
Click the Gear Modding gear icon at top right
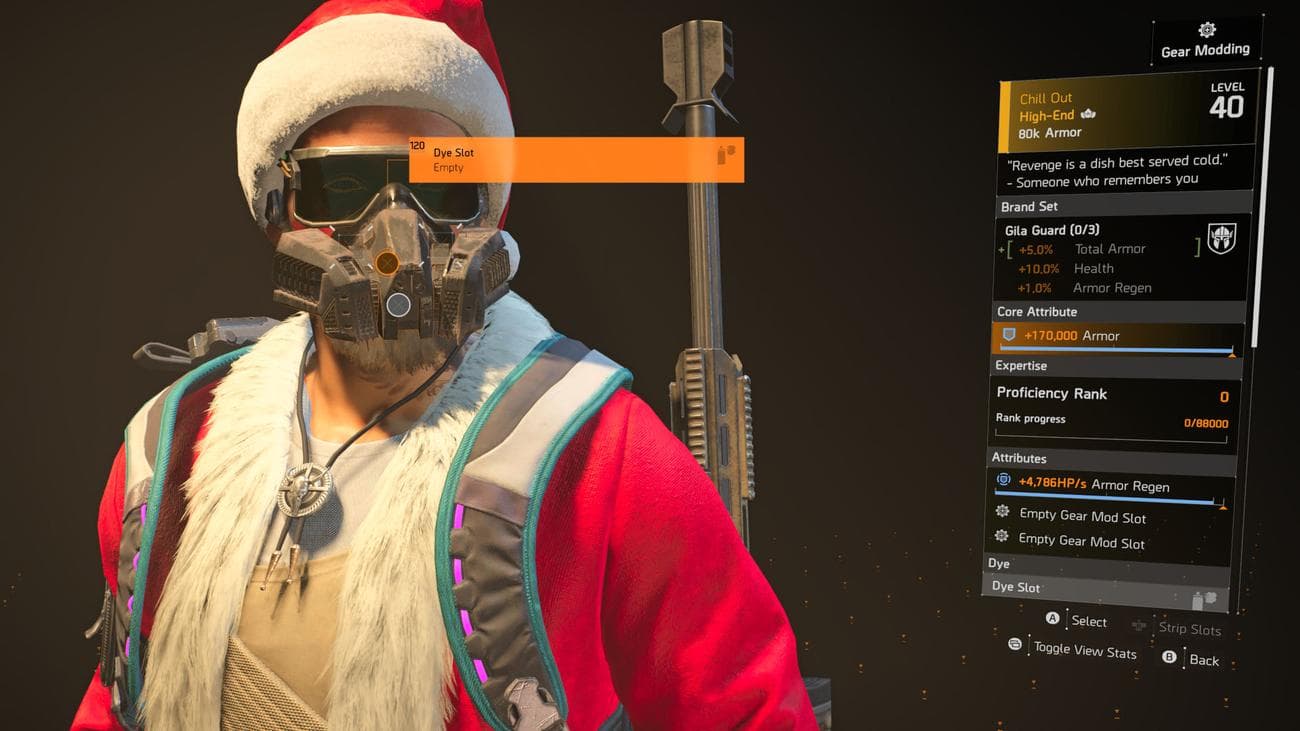pos(1206,31)
